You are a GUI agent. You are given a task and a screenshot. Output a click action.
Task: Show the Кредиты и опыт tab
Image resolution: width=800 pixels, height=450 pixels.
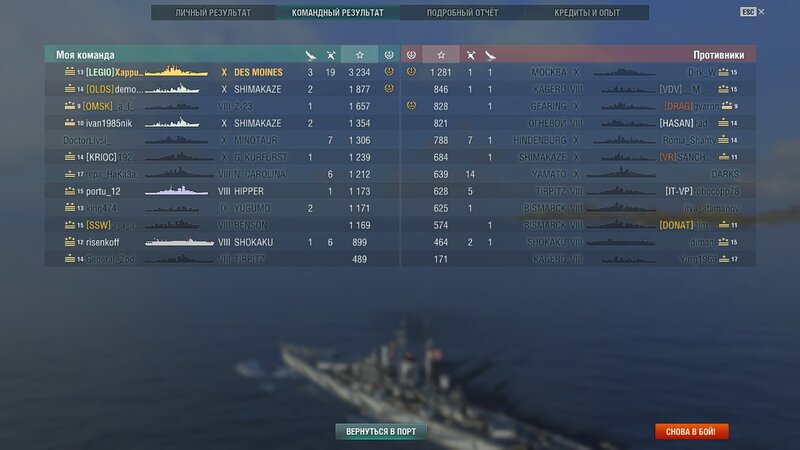click(586, 13)
